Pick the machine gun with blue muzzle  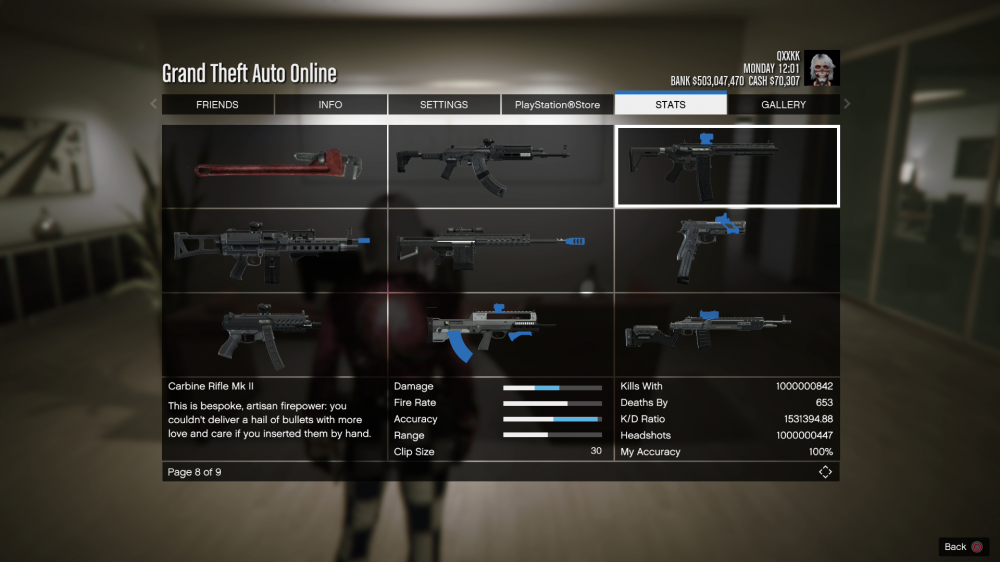pyautogui.click(x=274, y=250)
